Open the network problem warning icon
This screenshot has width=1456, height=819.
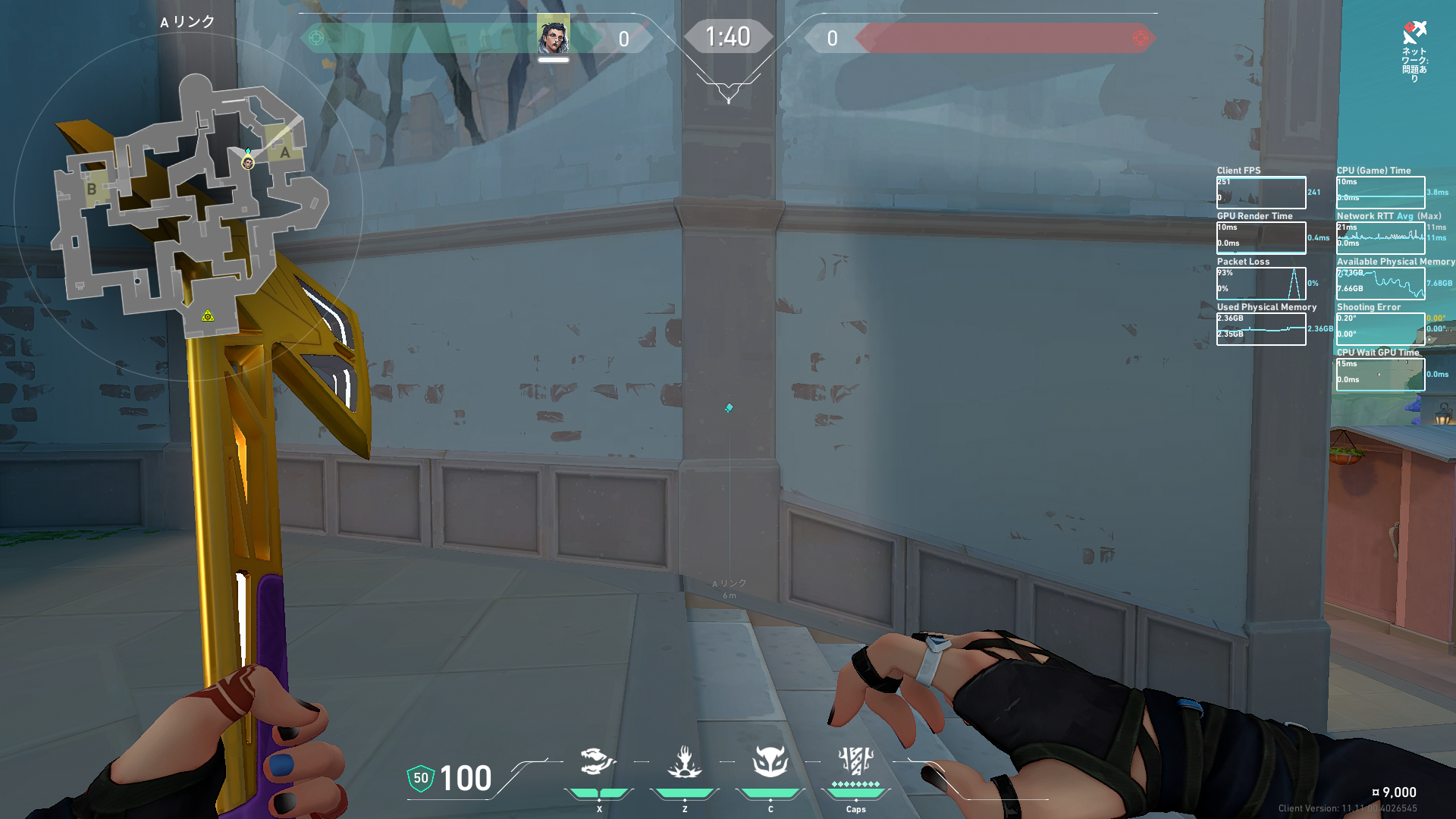[1414, 33]
